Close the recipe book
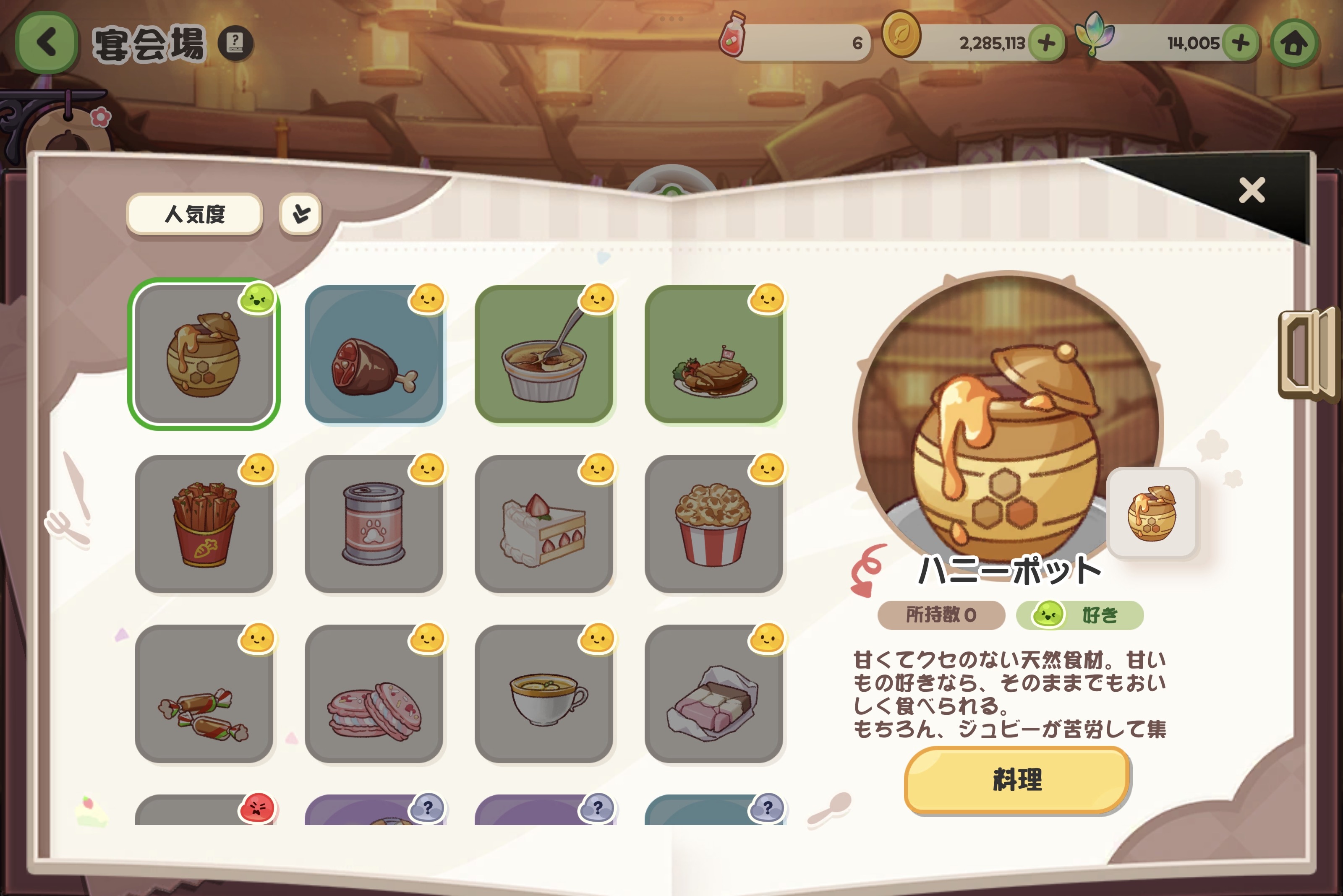 1252,190
